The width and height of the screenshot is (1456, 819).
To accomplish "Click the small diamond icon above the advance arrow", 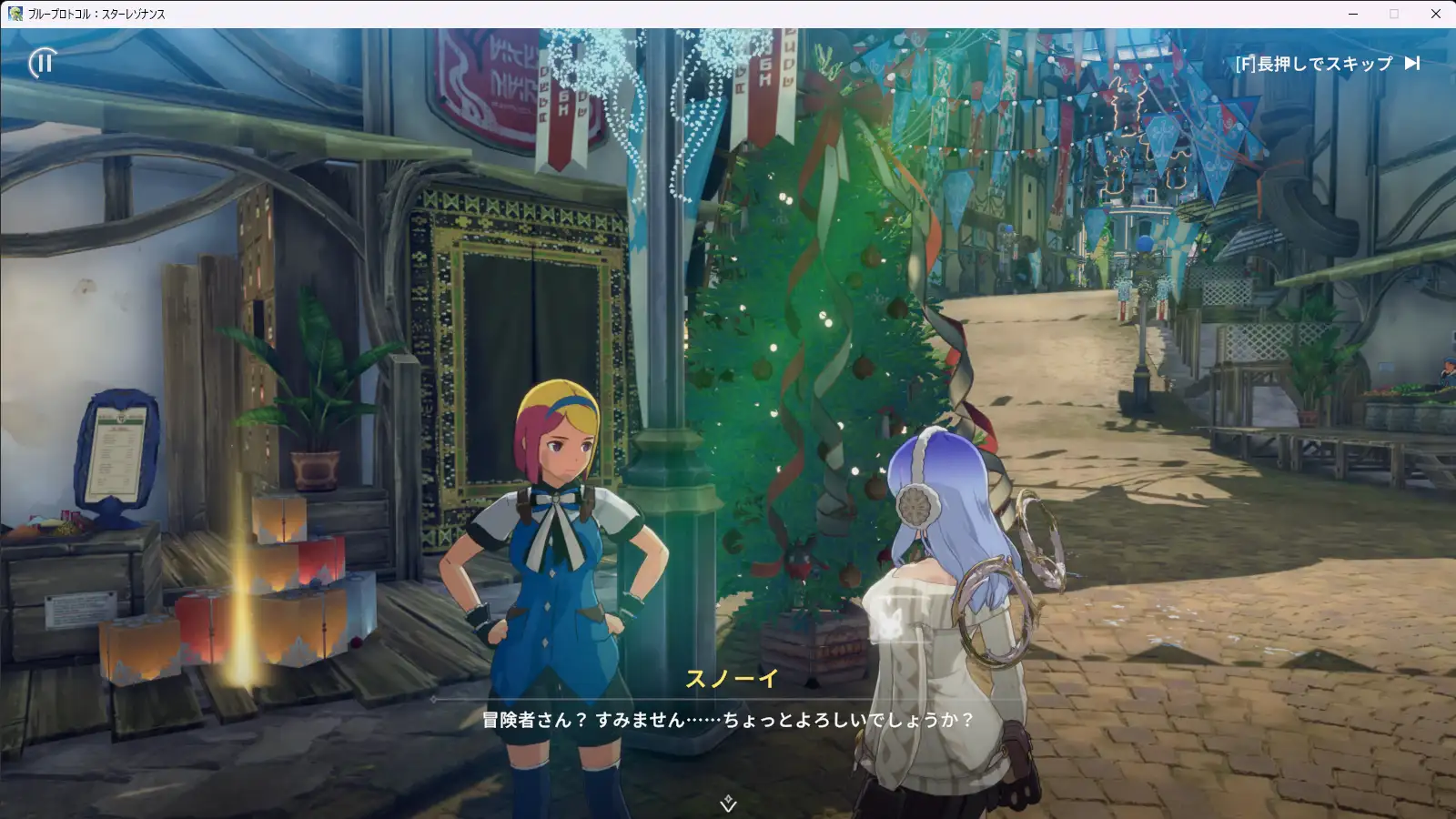I will click(x=728, y=798).
